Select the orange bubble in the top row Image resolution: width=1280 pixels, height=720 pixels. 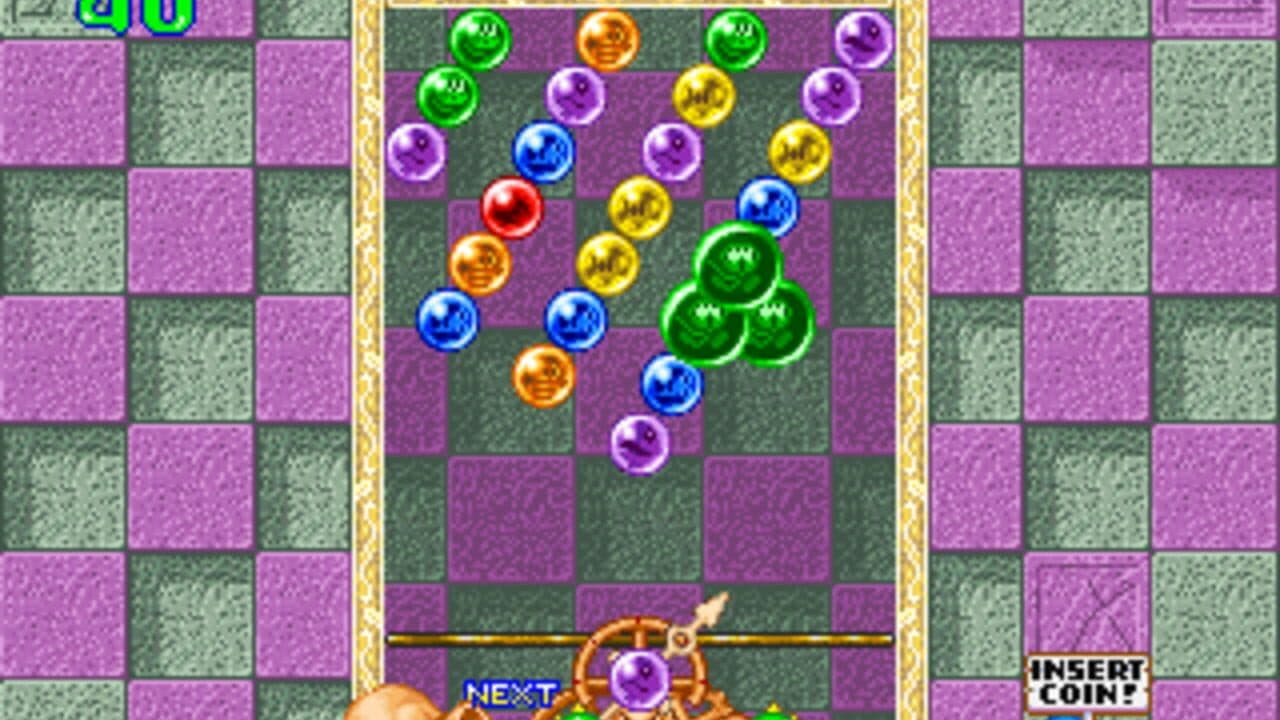point(611,36)
